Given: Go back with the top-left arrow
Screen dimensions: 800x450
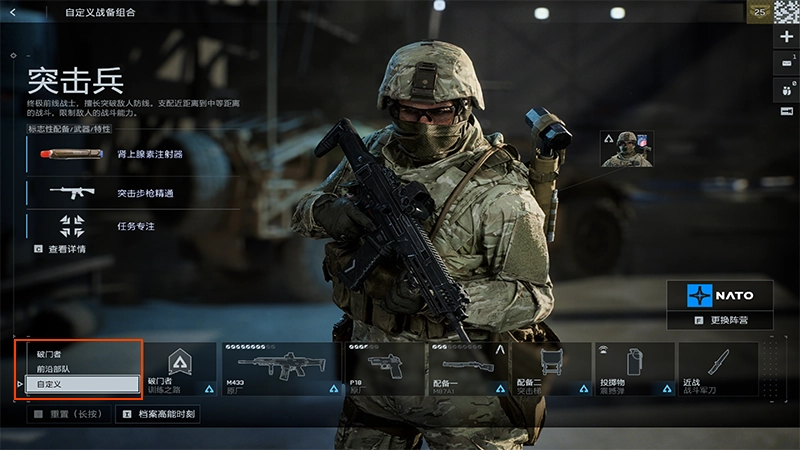Looking at the screenshot, I should click(13, 13).
